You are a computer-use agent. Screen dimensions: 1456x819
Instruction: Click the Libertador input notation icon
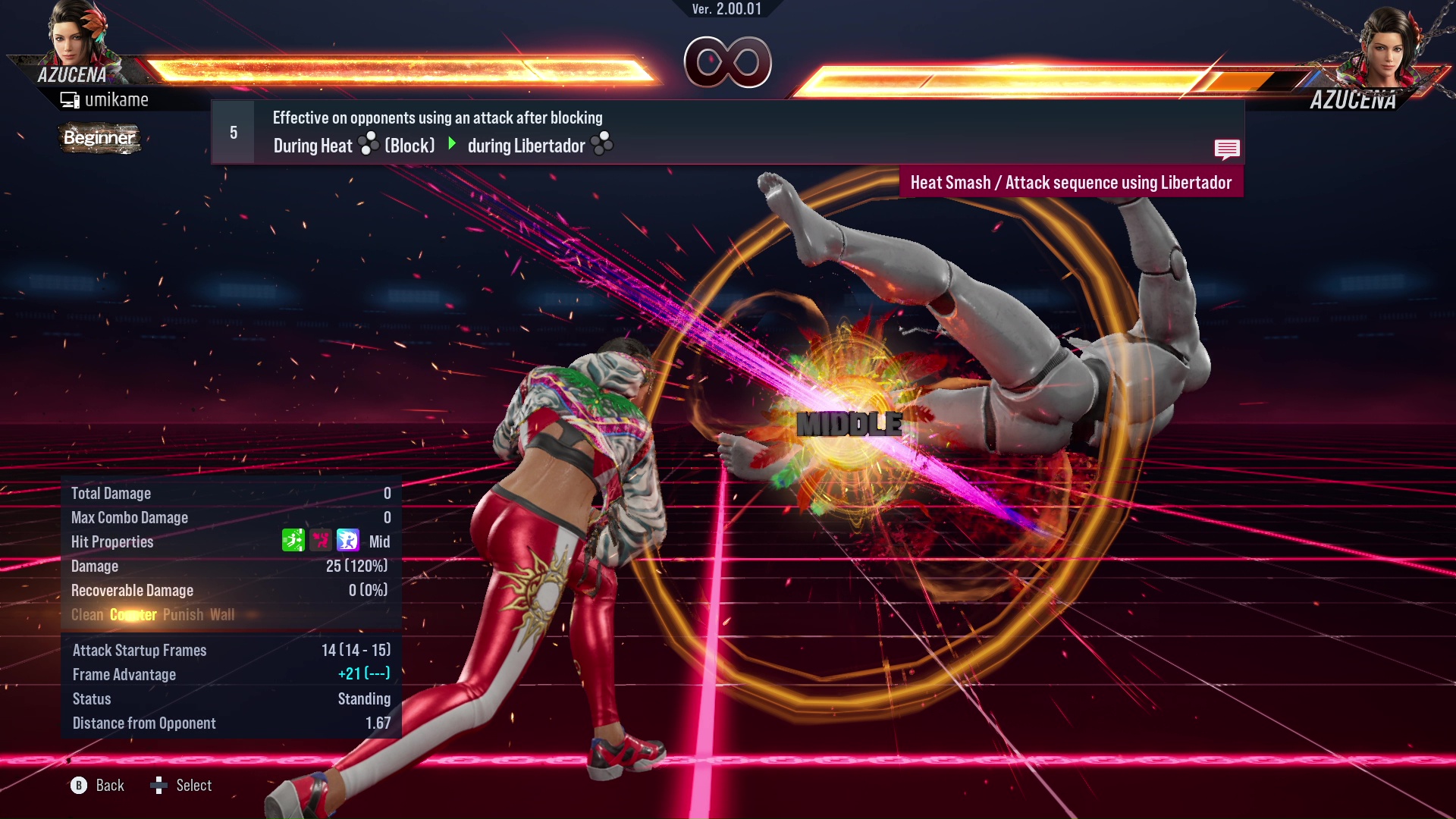(601, 145)
